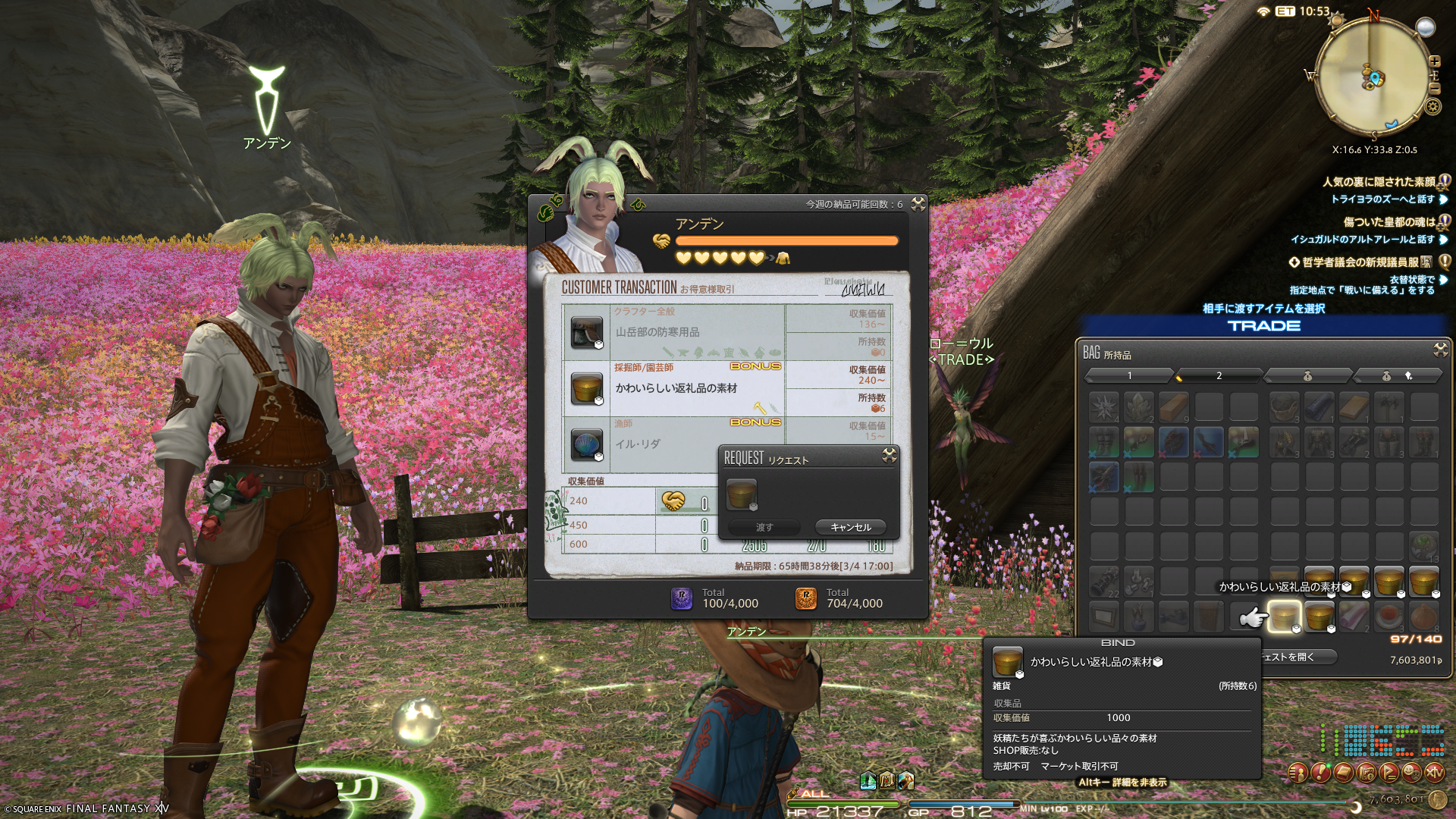Choose the かわいらしい返礼品の素材 delivery row

point(673,388)
